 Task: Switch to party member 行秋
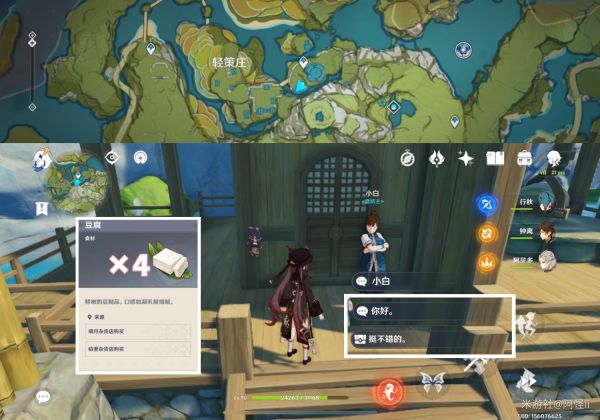(546, 203)
